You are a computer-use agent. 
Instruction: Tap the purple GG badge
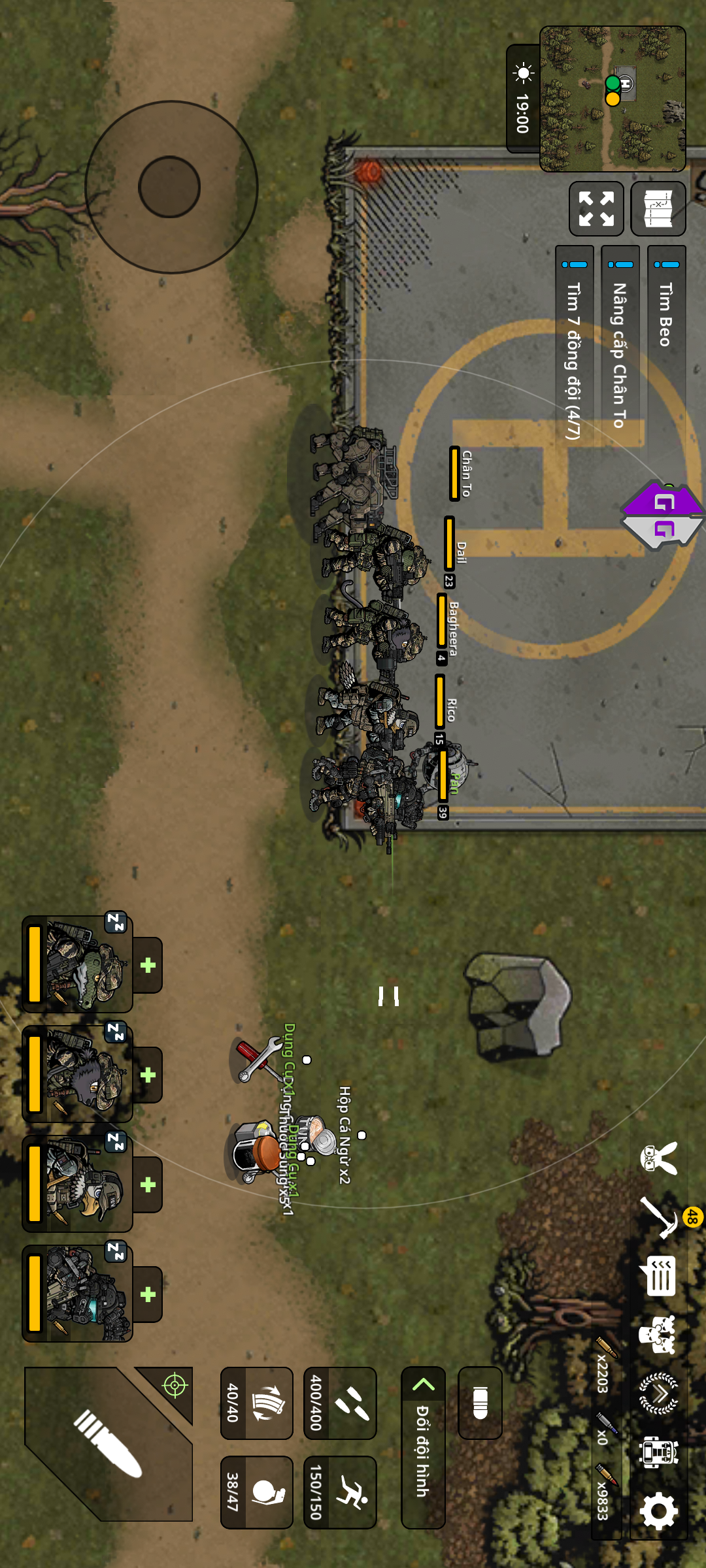(x=663, y=516)
